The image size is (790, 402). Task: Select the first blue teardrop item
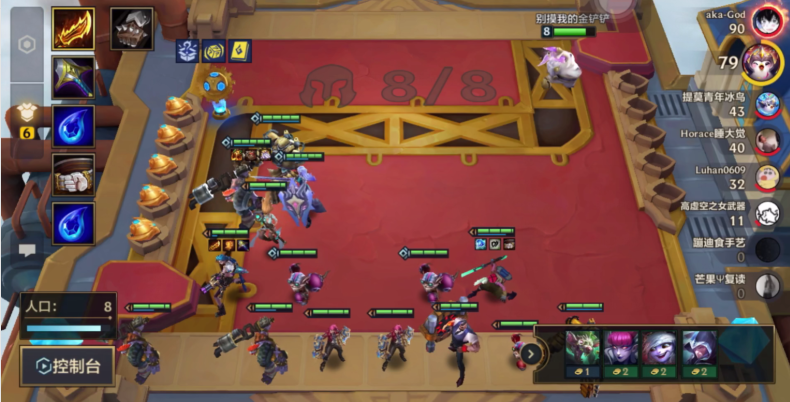pos(73,127)
